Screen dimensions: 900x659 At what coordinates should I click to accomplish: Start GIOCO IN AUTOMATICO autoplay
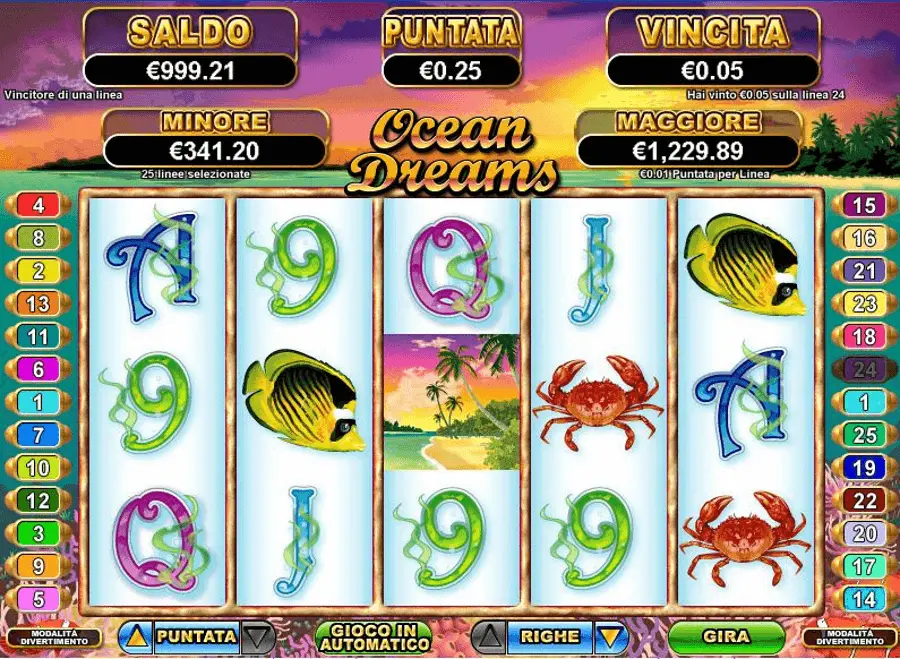tap(372, 636)
